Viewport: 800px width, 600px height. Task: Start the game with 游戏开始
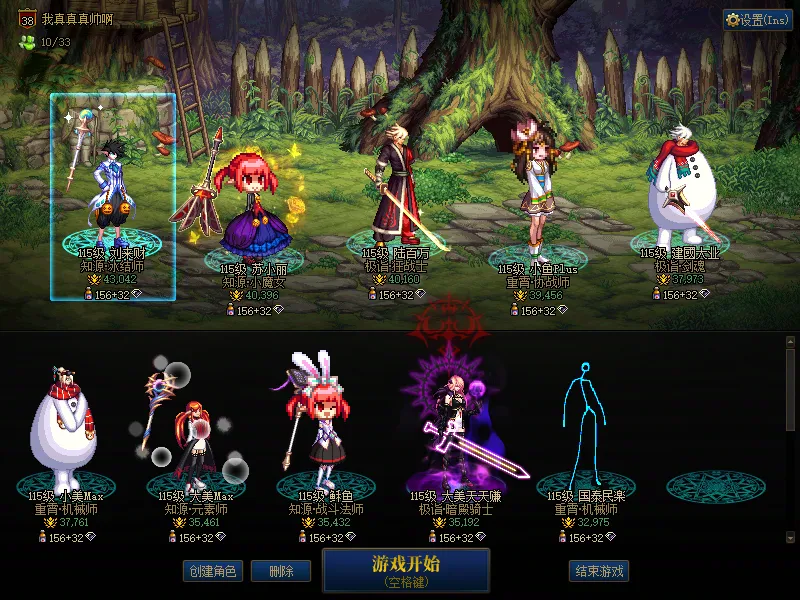406,570
